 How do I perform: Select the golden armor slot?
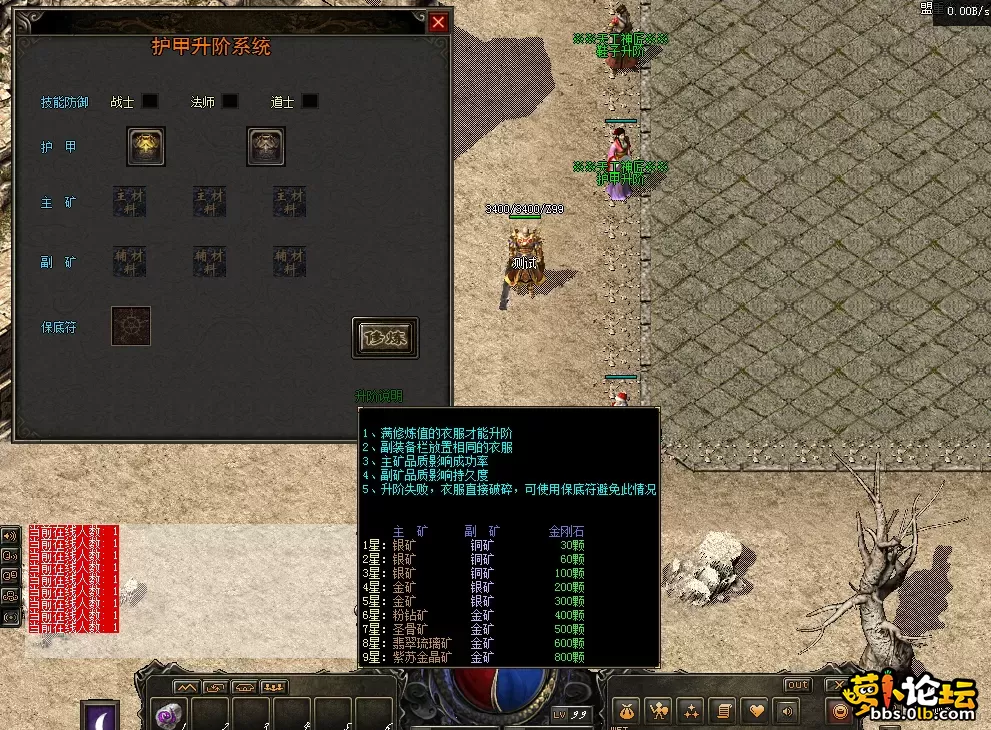coord(146,146)
